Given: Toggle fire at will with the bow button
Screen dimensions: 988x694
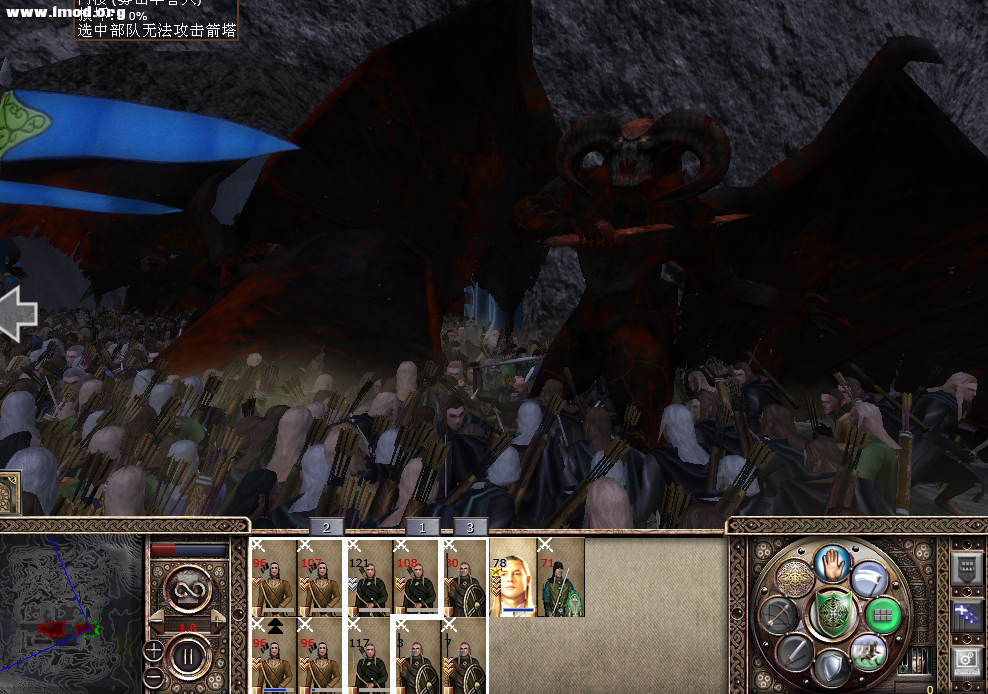Looking at the screenshot, I should [x=777, y=614].
